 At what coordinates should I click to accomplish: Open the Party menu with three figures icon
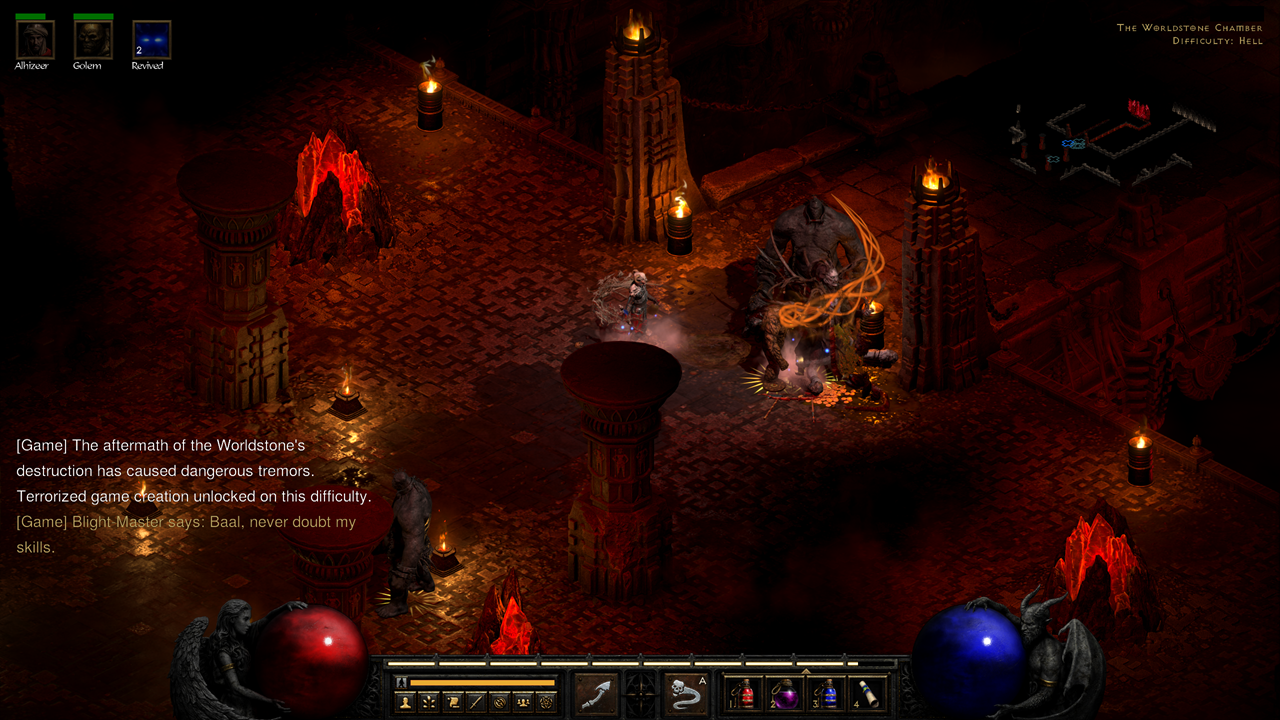522,700
